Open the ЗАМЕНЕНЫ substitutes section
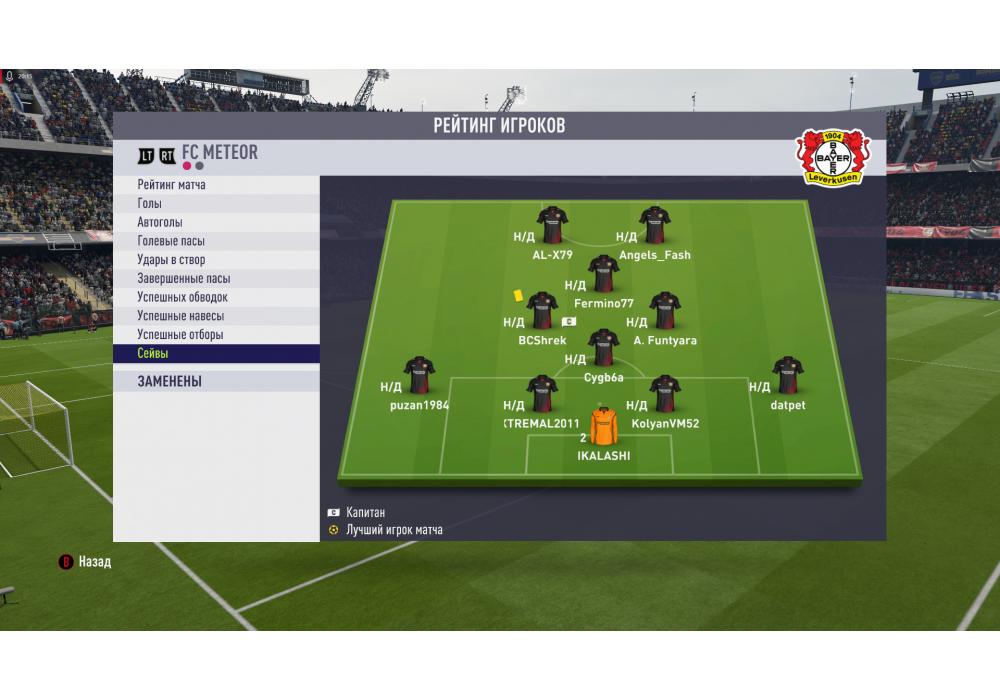 coord(170,381)
